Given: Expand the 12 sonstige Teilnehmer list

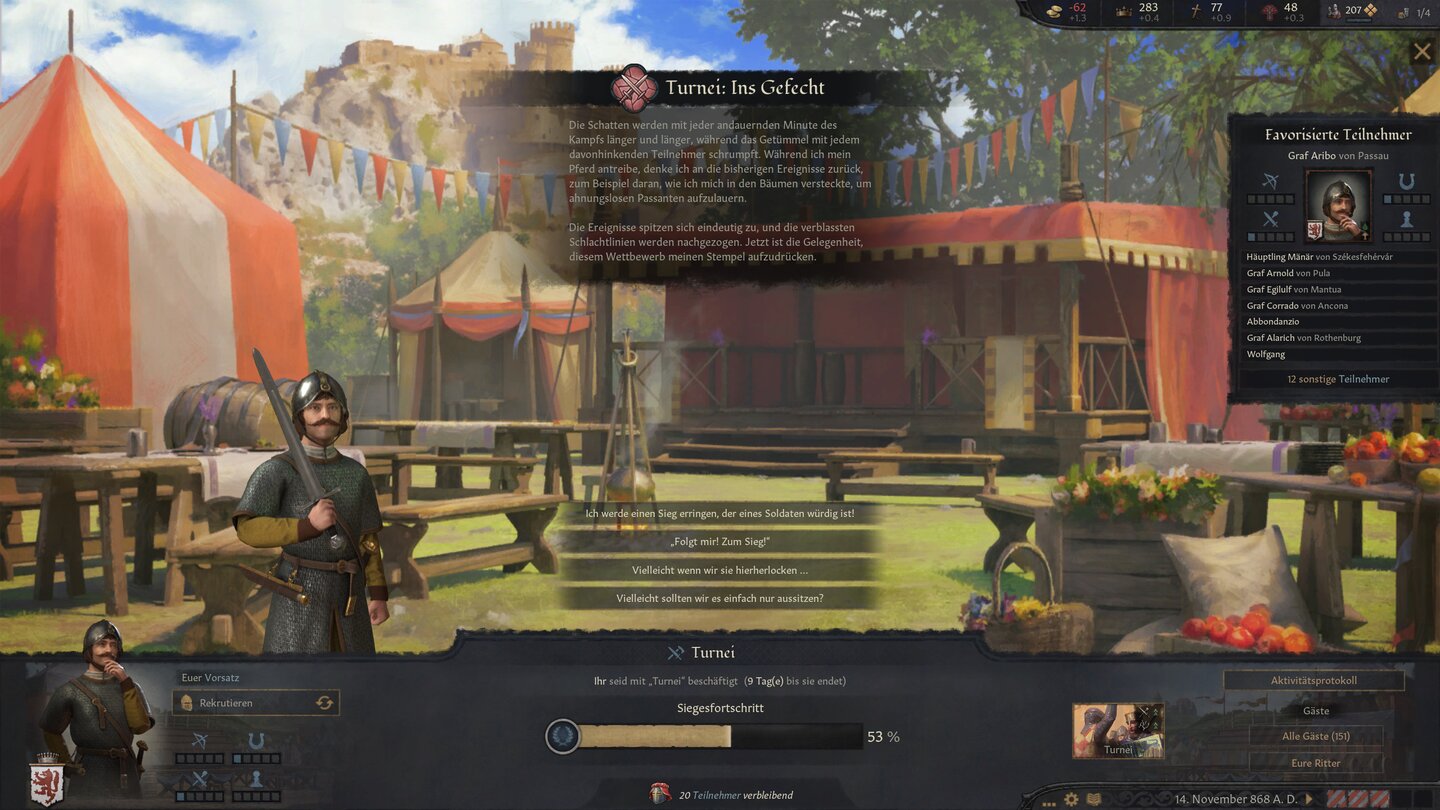Looking at the screenshot, I should pos(1337,379).
